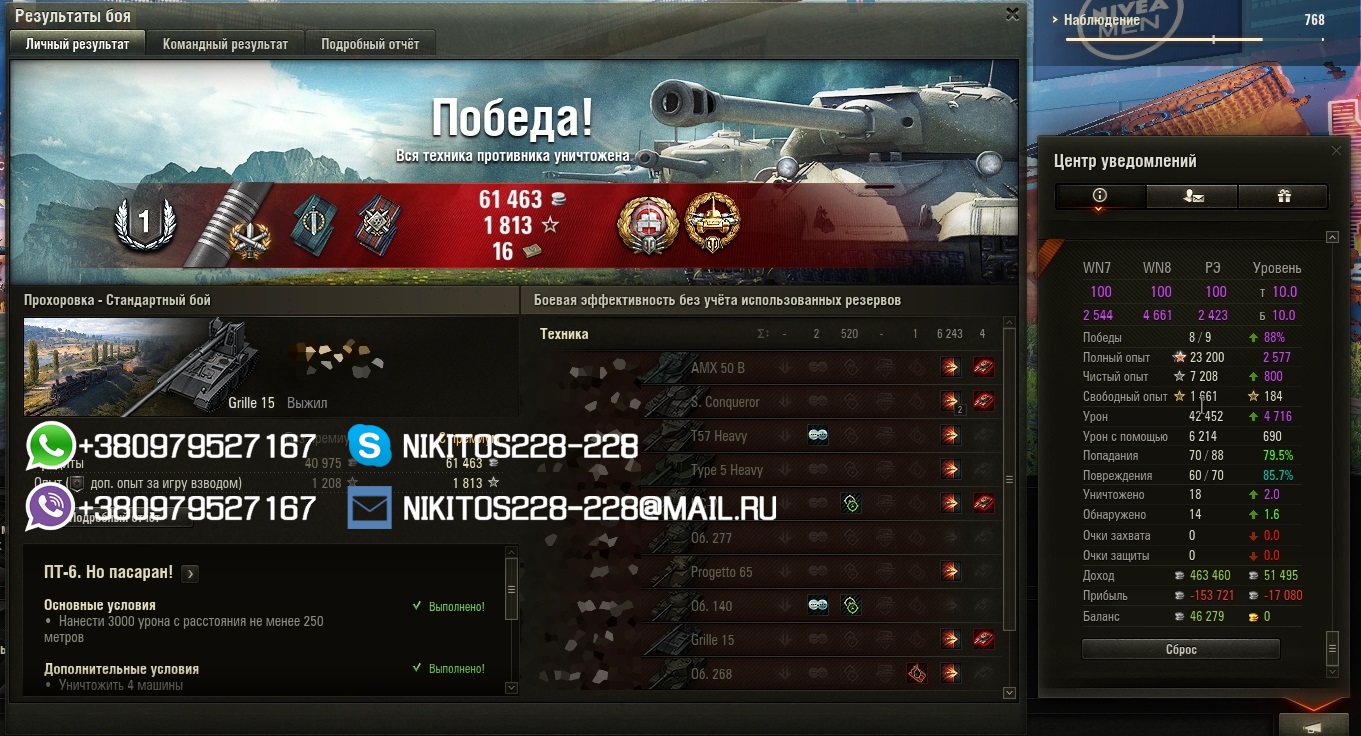Close the battle results window

1012,14
